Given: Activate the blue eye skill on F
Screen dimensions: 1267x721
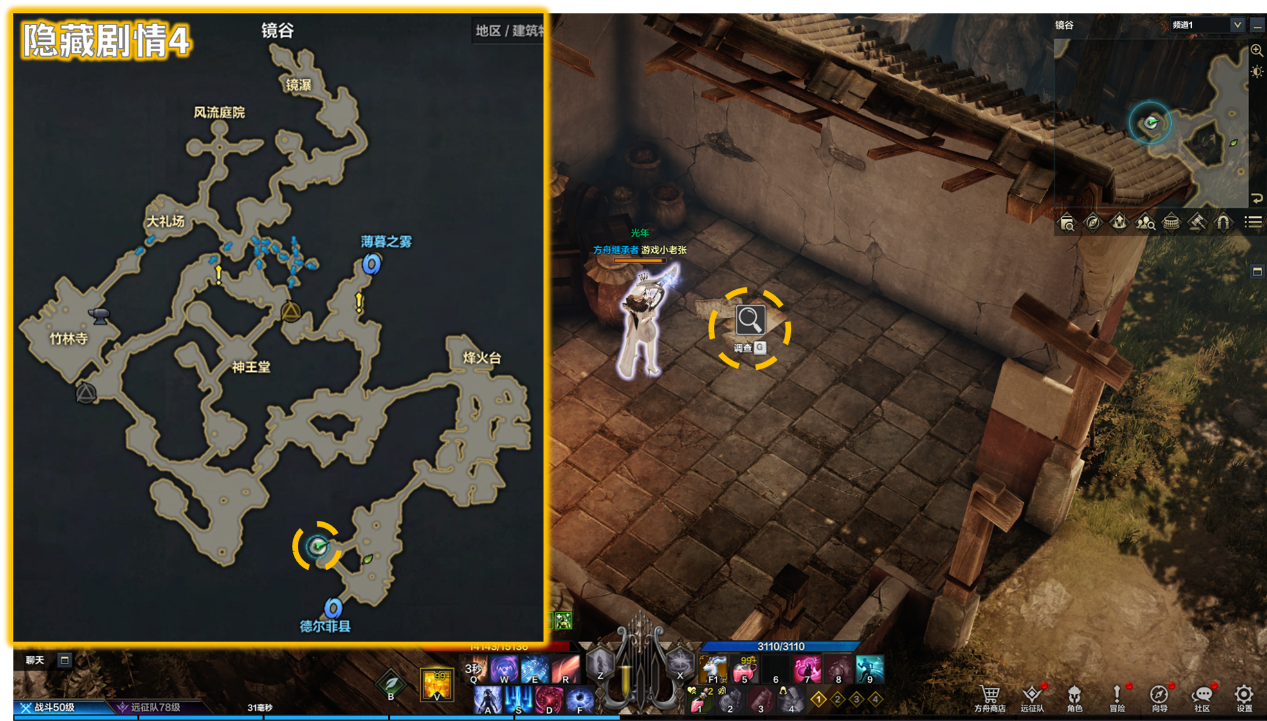Looking at the screenshot, I should 579,699.
